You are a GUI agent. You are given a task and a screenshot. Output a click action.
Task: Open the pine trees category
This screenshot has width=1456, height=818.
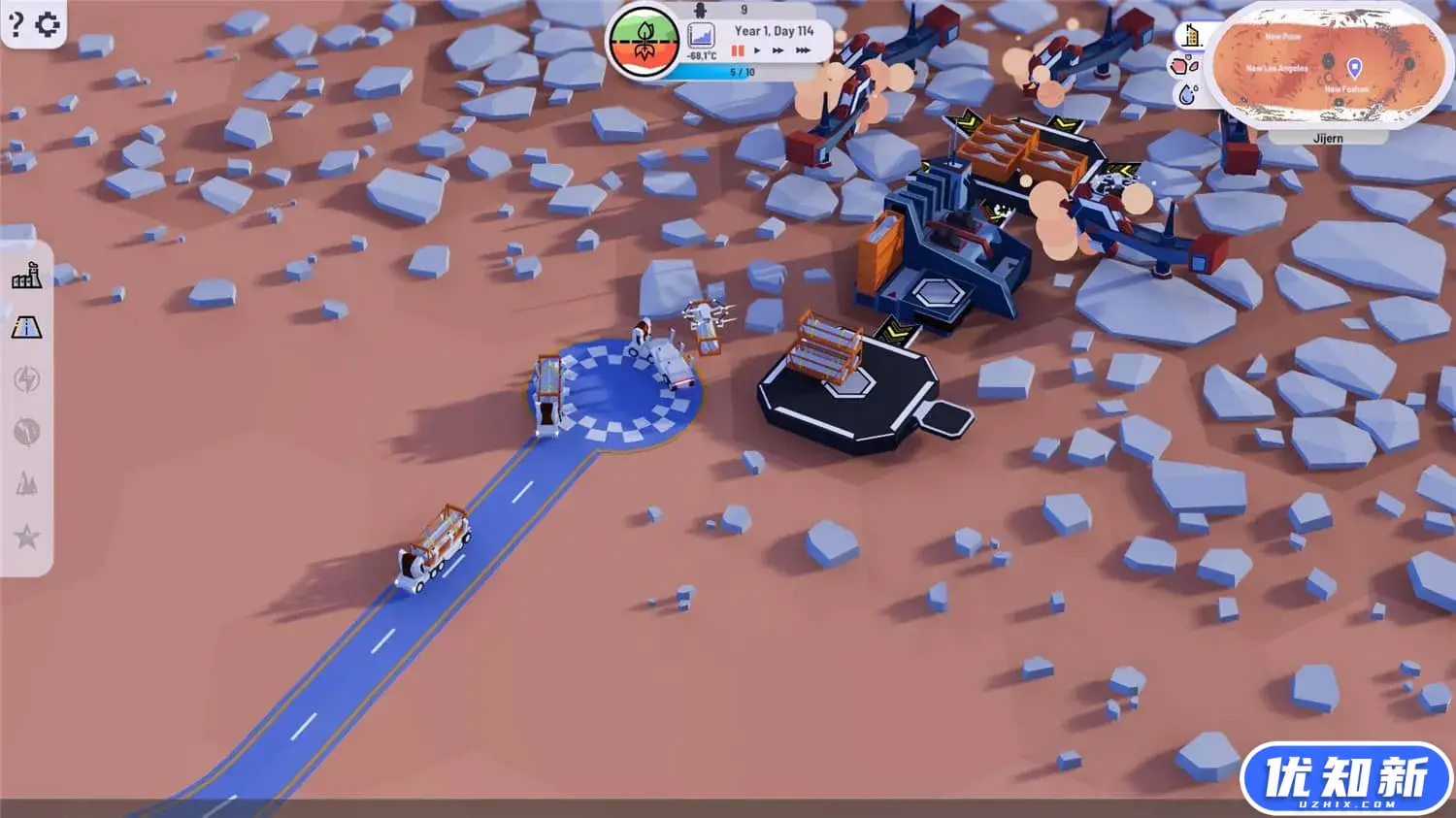pyautogui.click(x=26, y=483)
